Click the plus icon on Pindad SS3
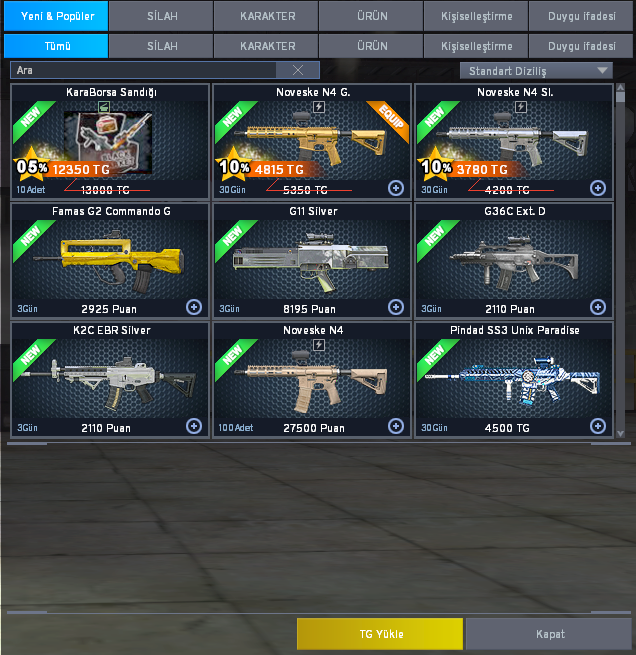Screen dimensions: 636x655 click(597, 426)
